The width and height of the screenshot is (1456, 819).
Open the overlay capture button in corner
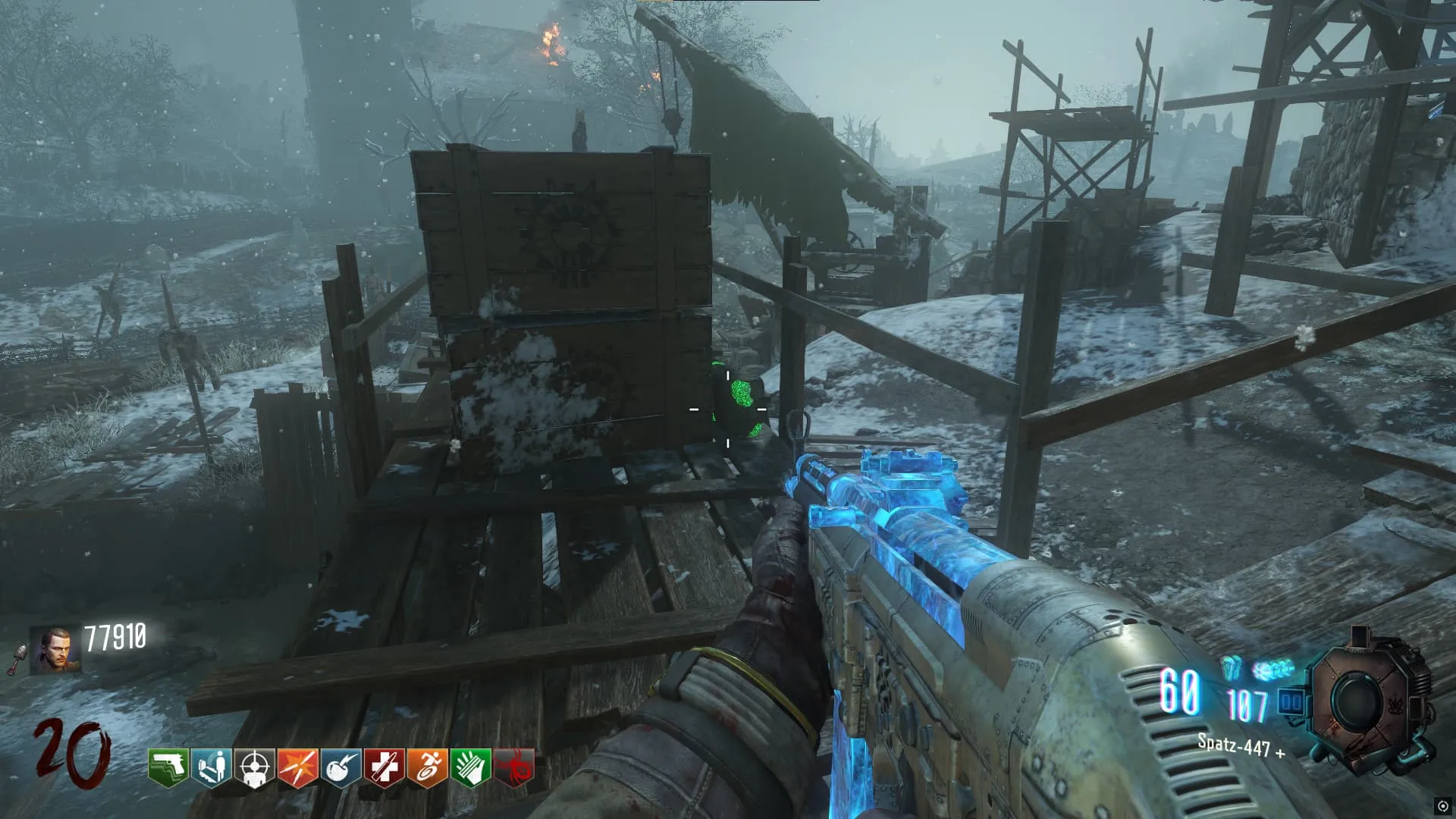1443,806
